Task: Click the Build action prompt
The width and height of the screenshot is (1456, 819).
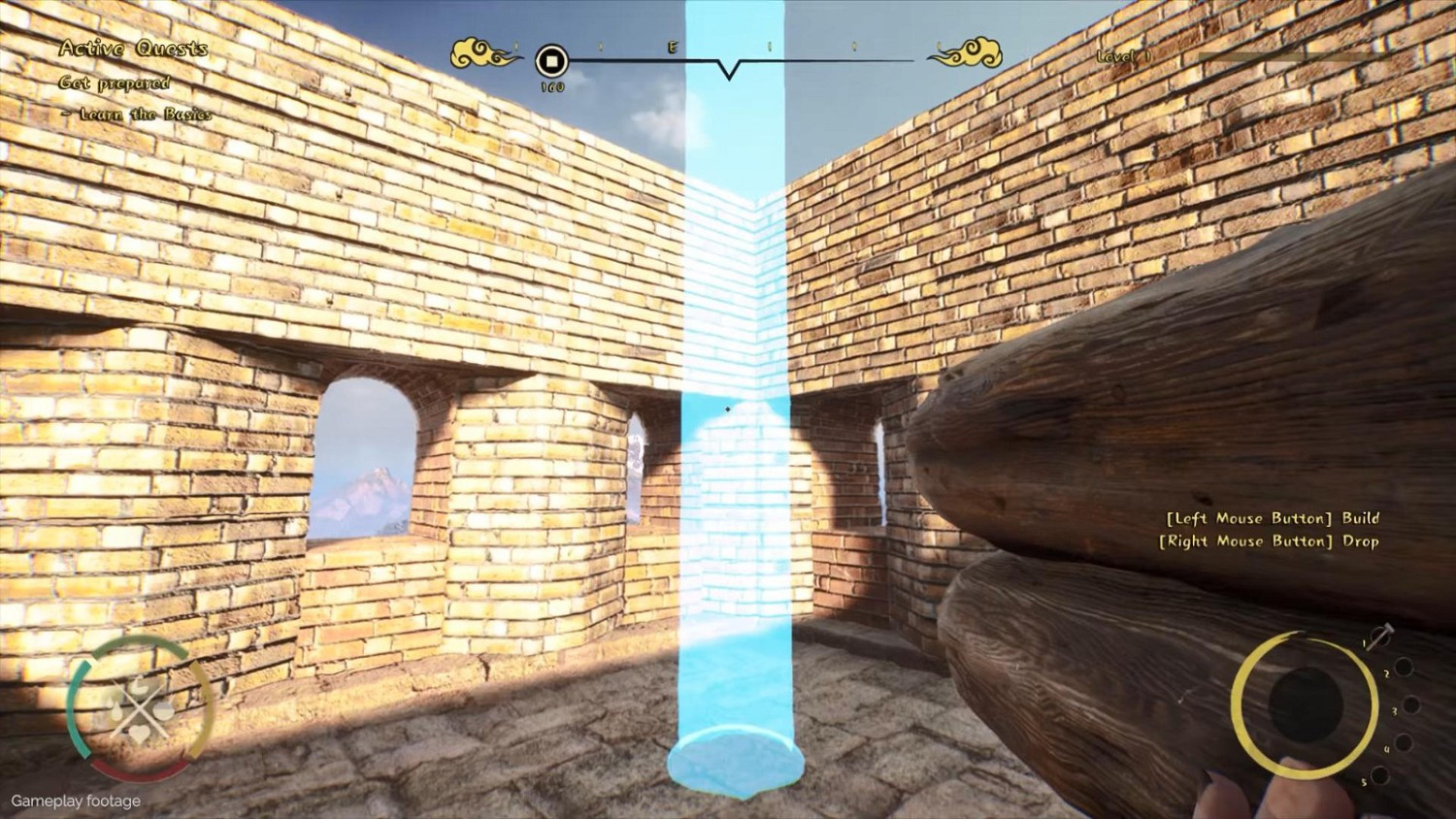Action: 1272,518
